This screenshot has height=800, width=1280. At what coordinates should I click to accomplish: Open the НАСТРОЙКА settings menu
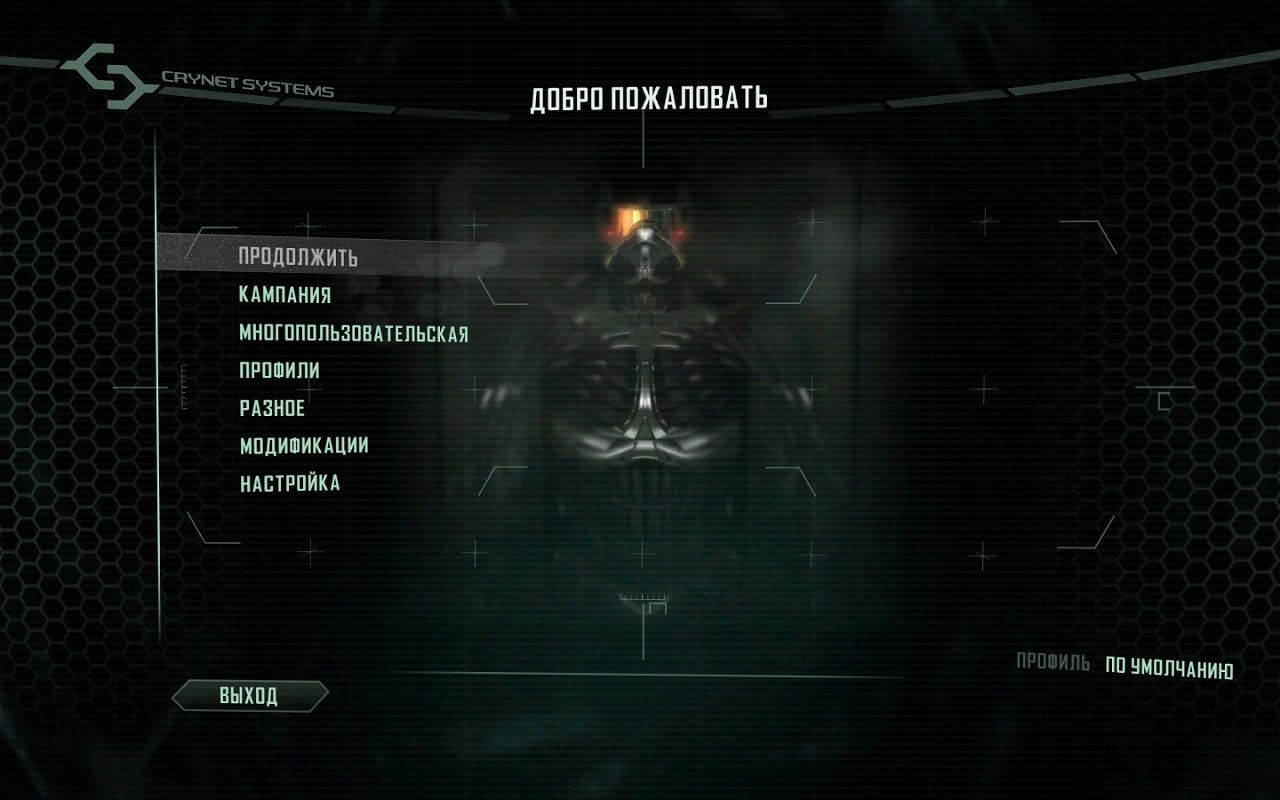(288, 482)
